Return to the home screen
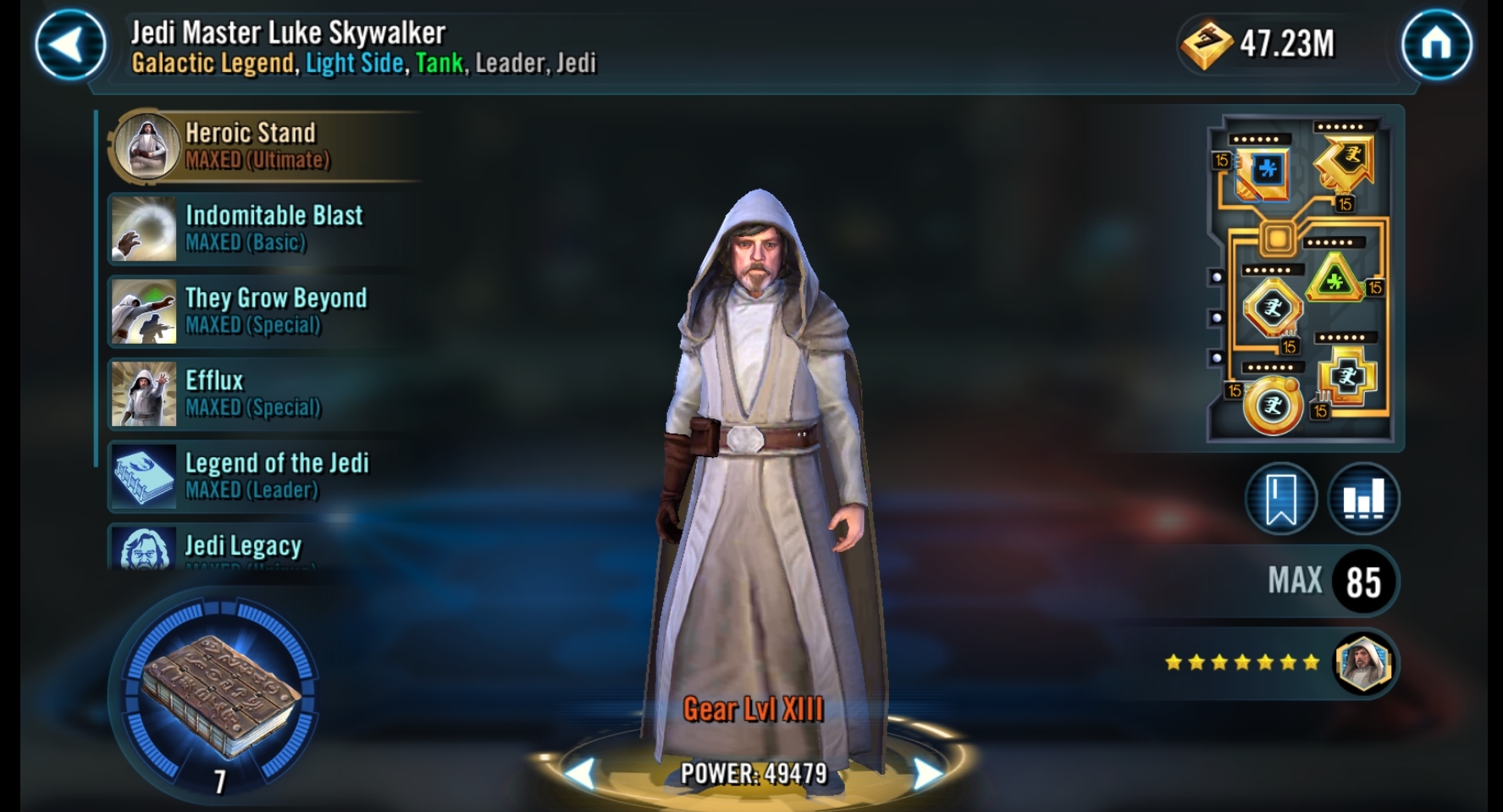 coord(1436,45)
